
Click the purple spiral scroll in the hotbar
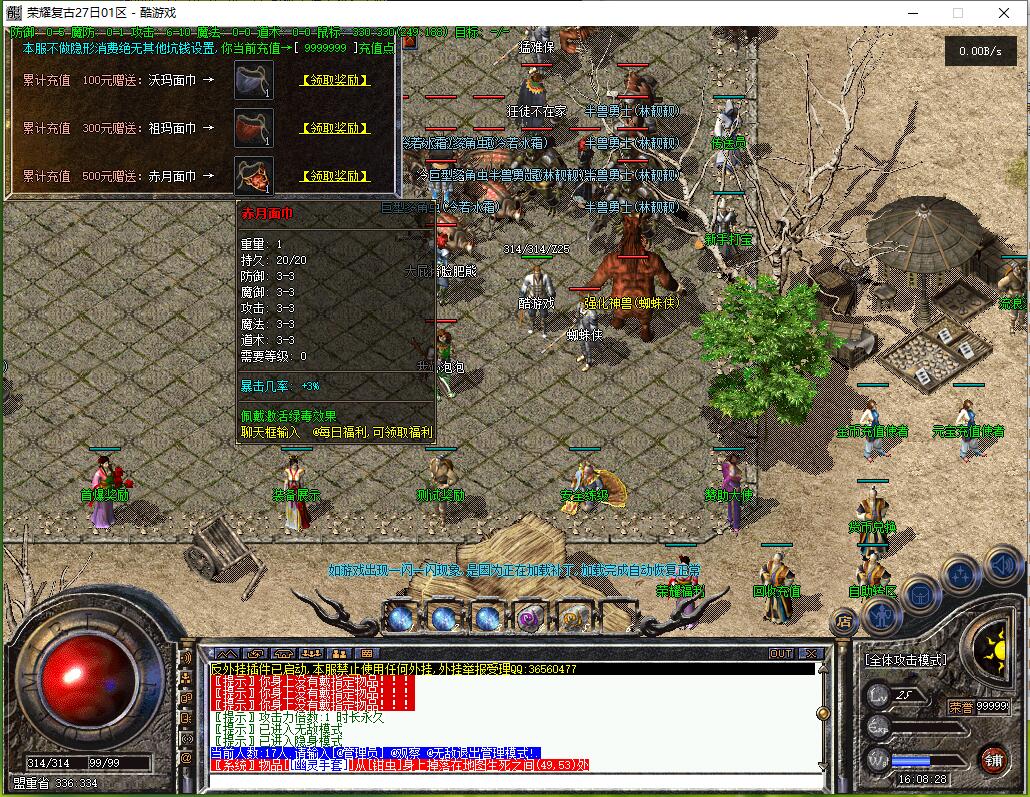pyautogui.click(x=529, y=619)
